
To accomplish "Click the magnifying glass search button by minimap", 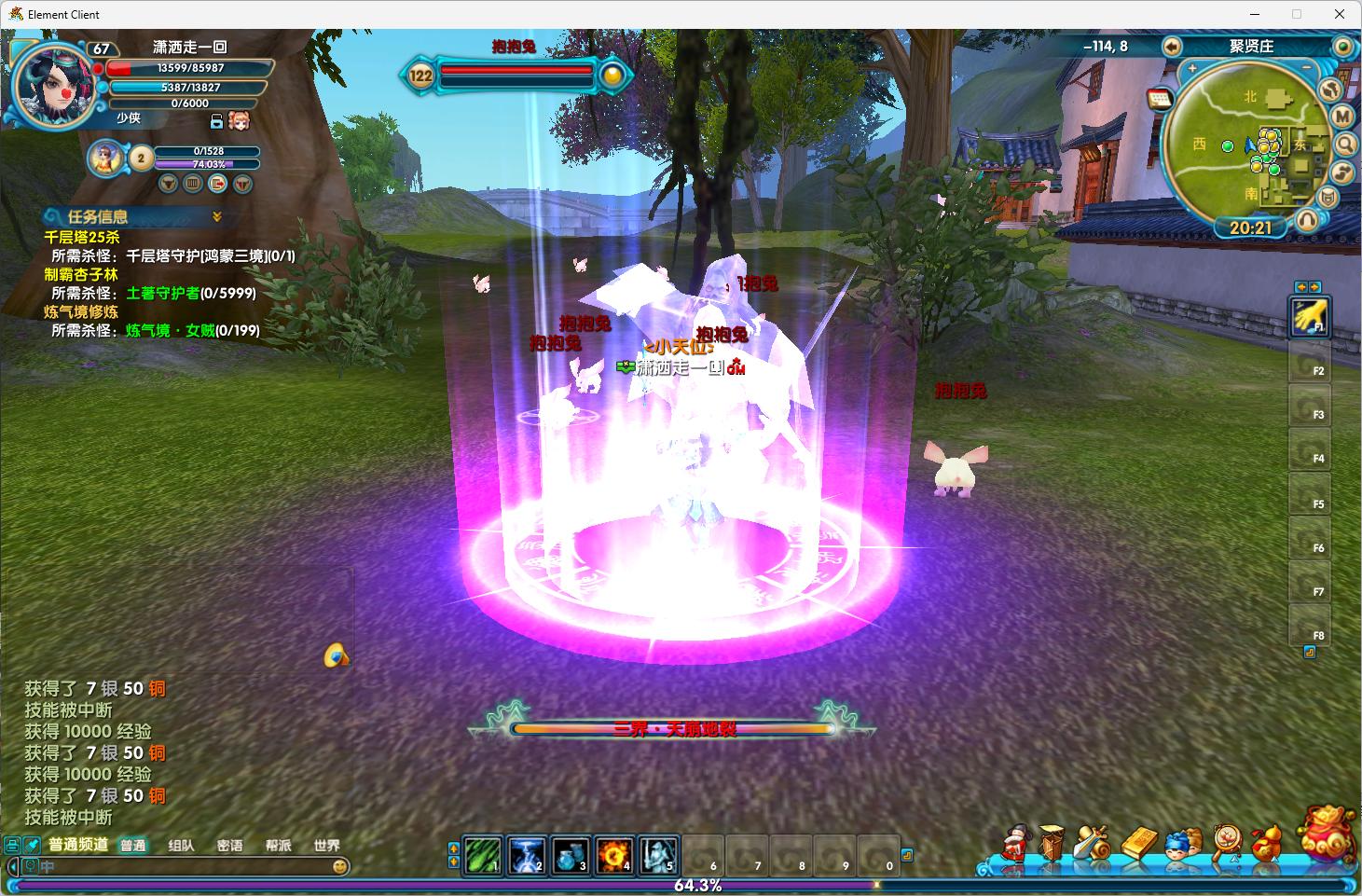I will click(1345, 145).
